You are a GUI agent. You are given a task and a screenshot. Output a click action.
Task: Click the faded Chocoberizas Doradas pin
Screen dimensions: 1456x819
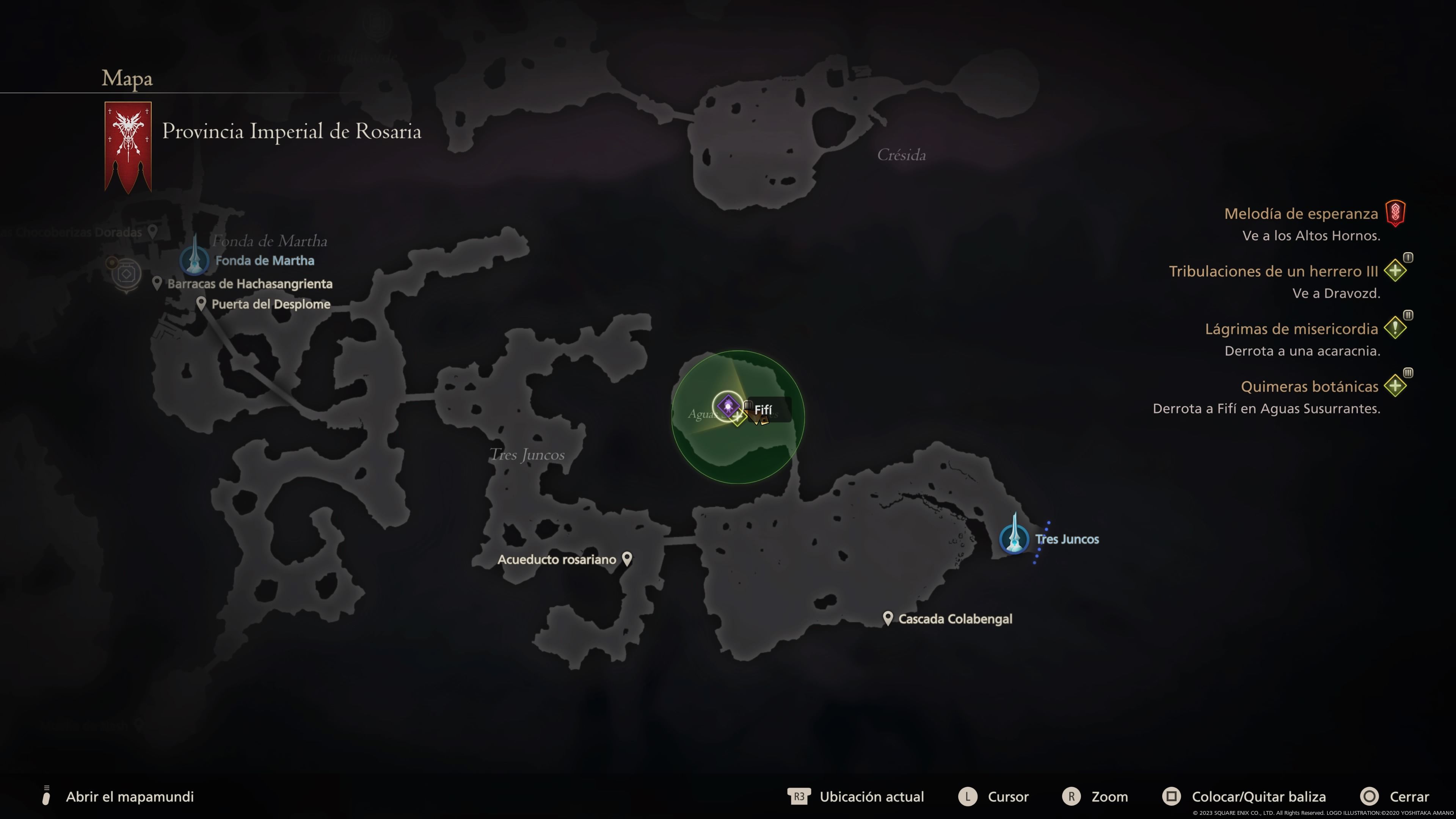pos(152,231)
